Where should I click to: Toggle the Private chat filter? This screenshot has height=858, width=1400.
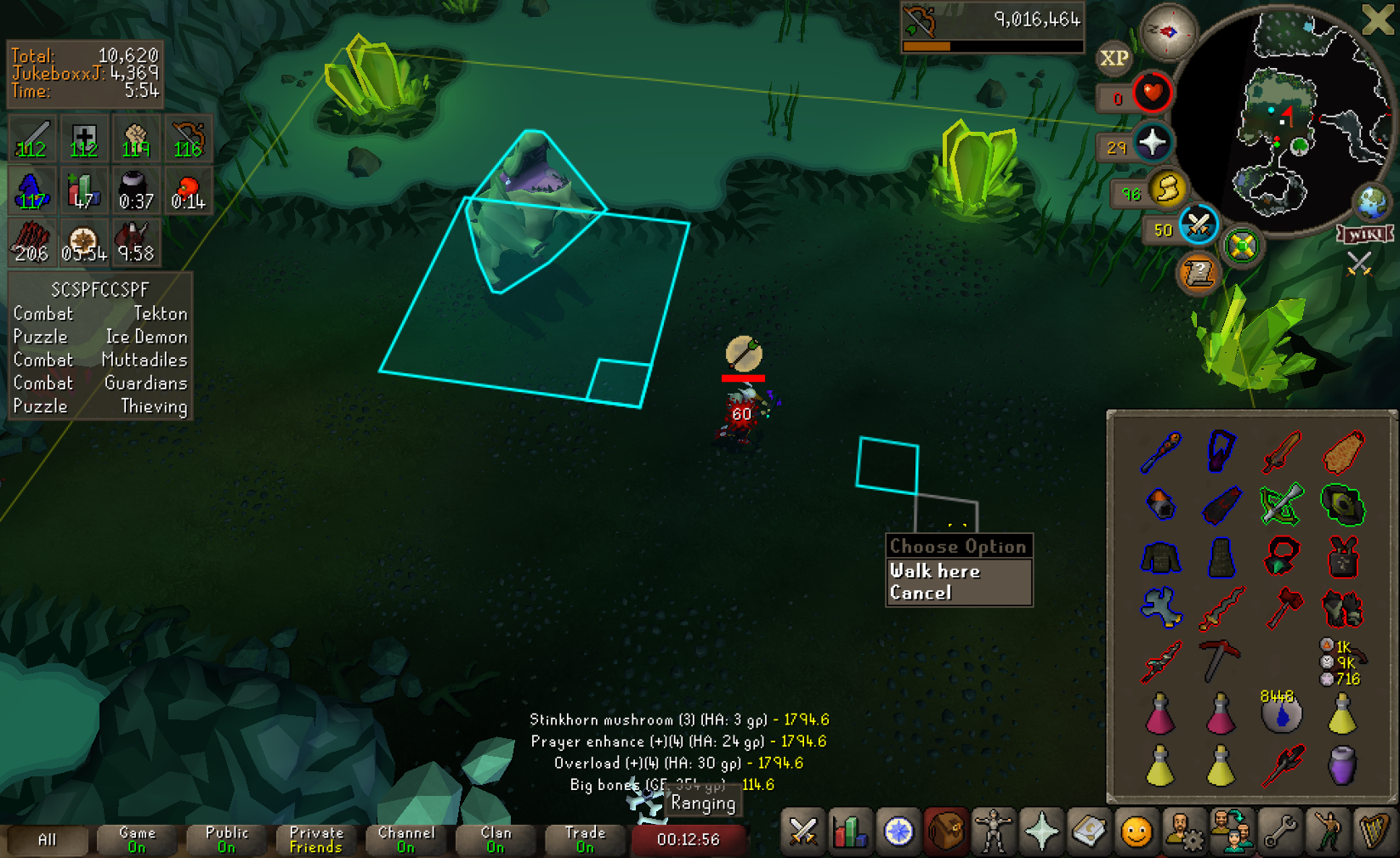click(316, 839)
